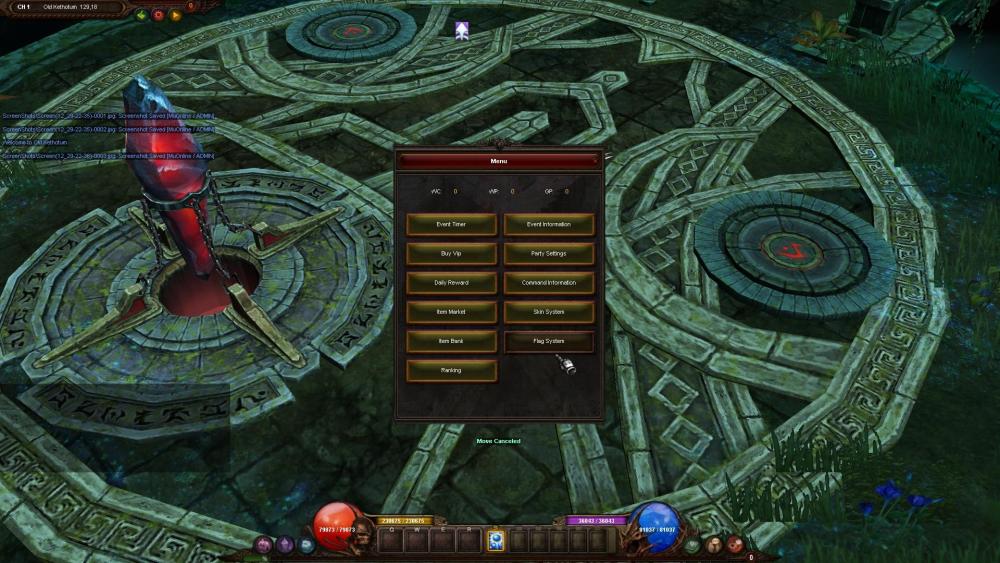Image resolution: width=1000 pixels, height=563 pixels.
Task: Open the Item Market
Action: tap(451, 312)
